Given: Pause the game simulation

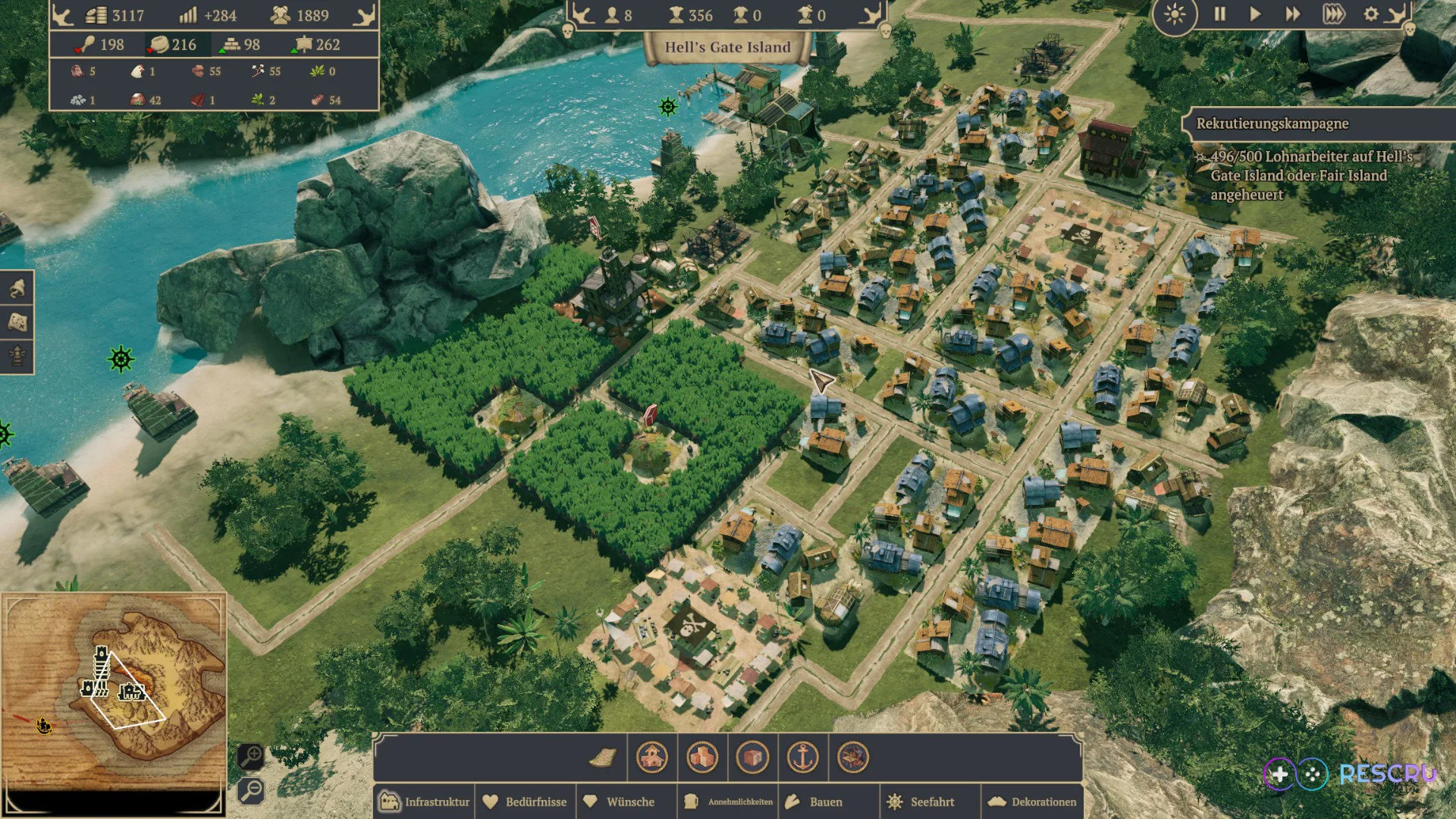Looking at the screenshot, I should [x=1221, y=14].
